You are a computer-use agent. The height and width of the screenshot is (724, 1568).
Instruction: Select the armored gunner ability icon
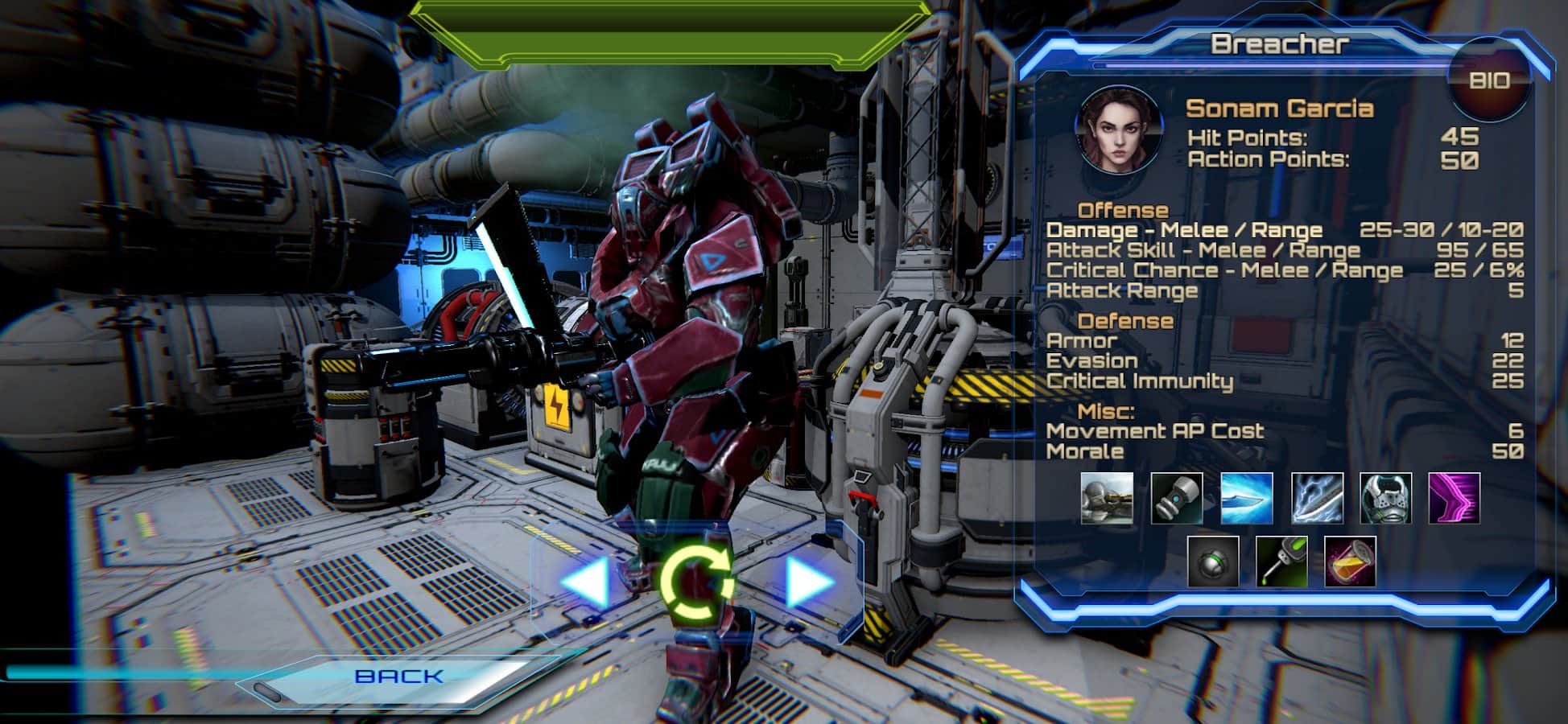point(1107,499)
